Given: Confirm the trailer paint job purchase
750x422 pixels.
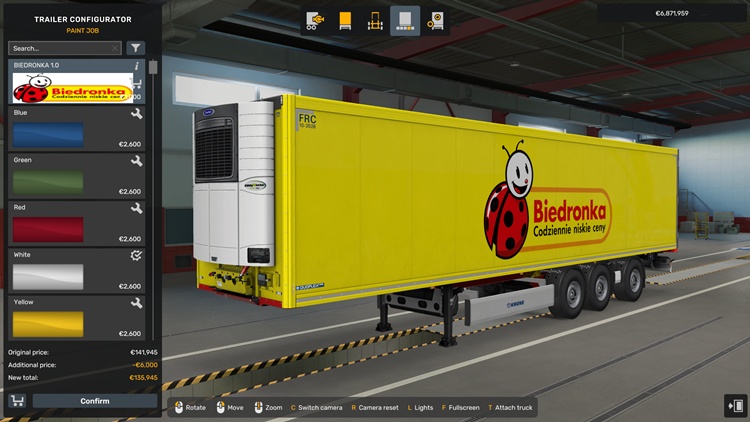Looking at the screenshot, I should 95,401.
